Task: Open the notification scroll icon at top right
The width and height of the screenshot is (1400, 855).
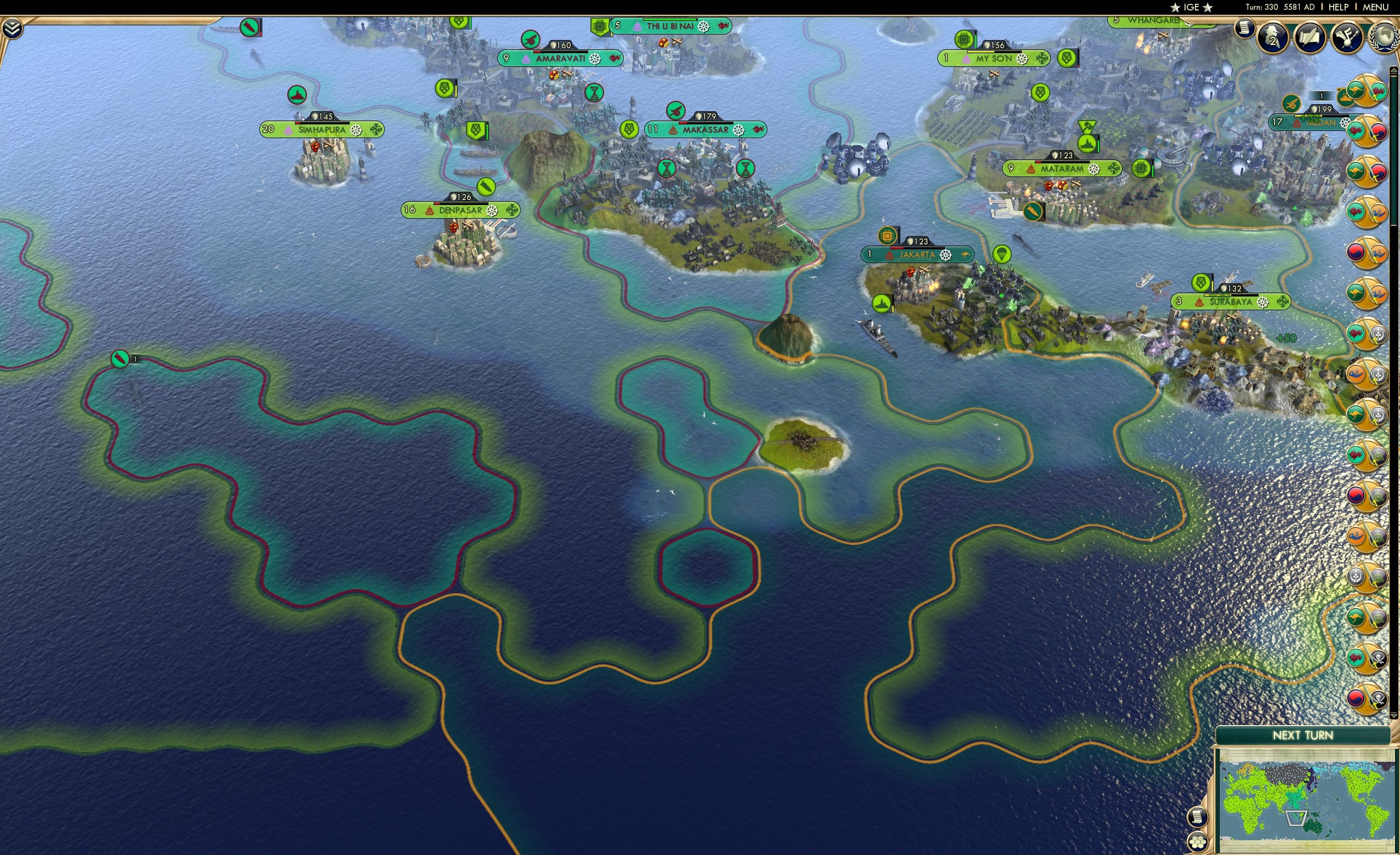Action: pos(1244,30)
